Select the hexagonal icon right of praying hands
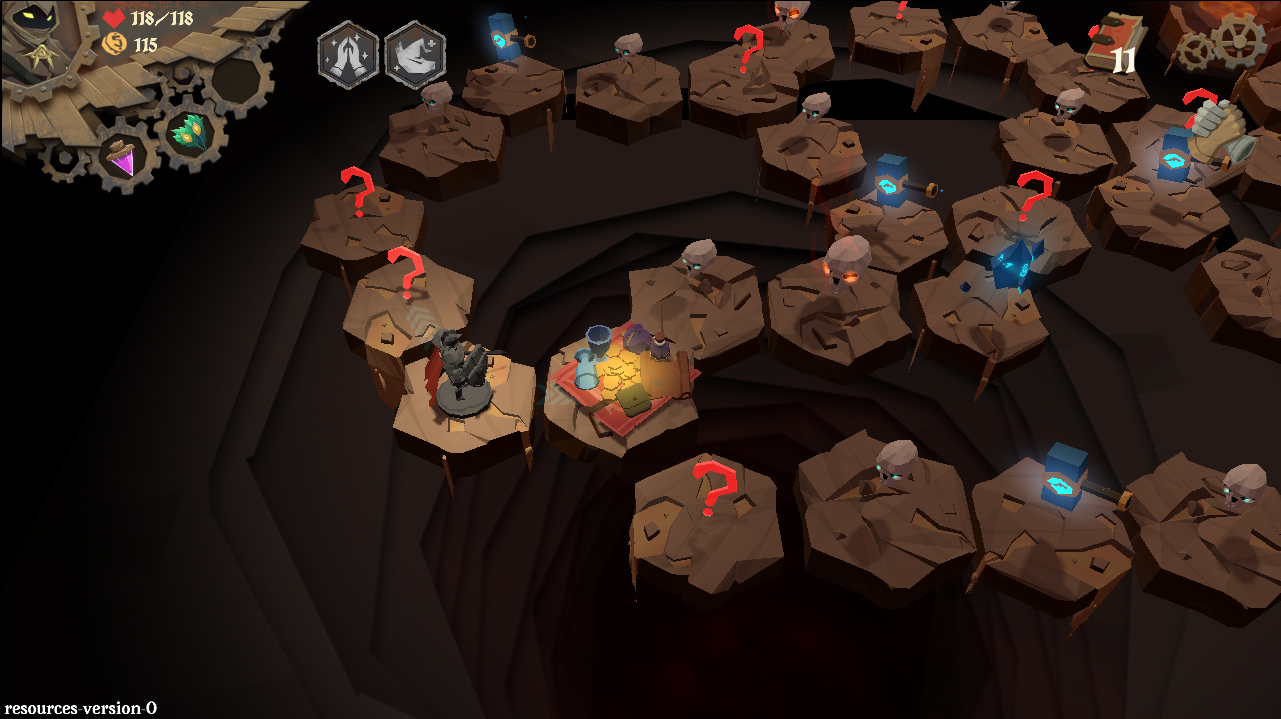Screen dimensions: 1281x719 click(414, 54)
